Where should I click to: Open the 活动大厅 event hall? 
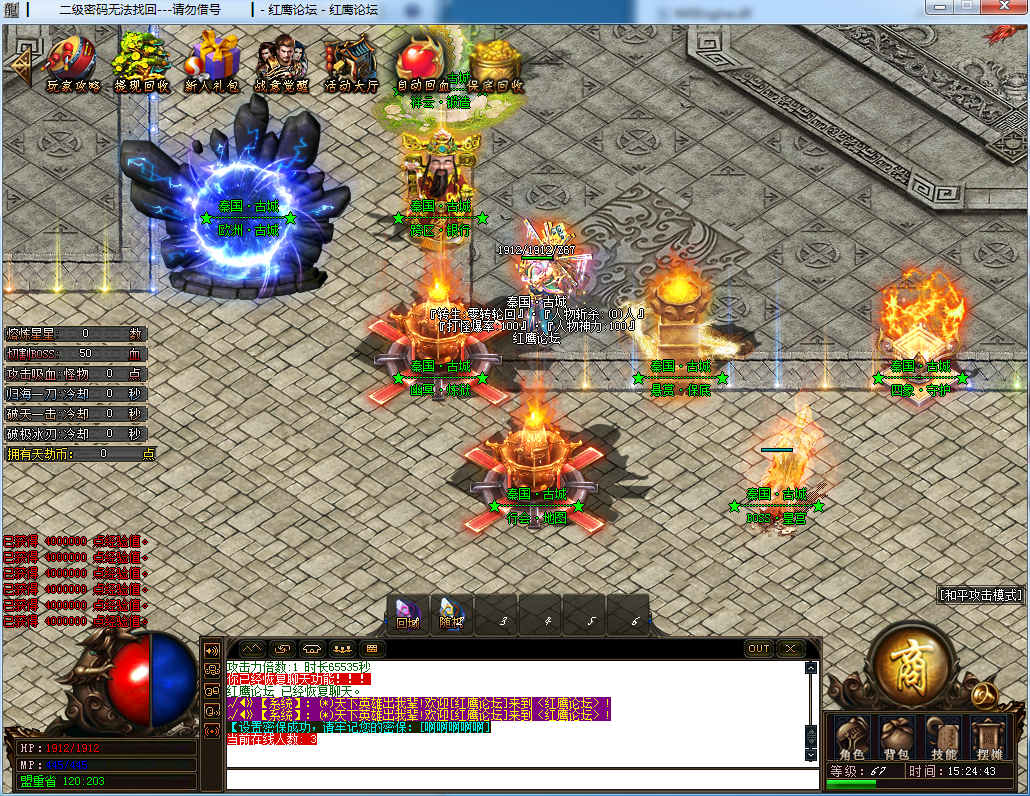coord(350,64)
